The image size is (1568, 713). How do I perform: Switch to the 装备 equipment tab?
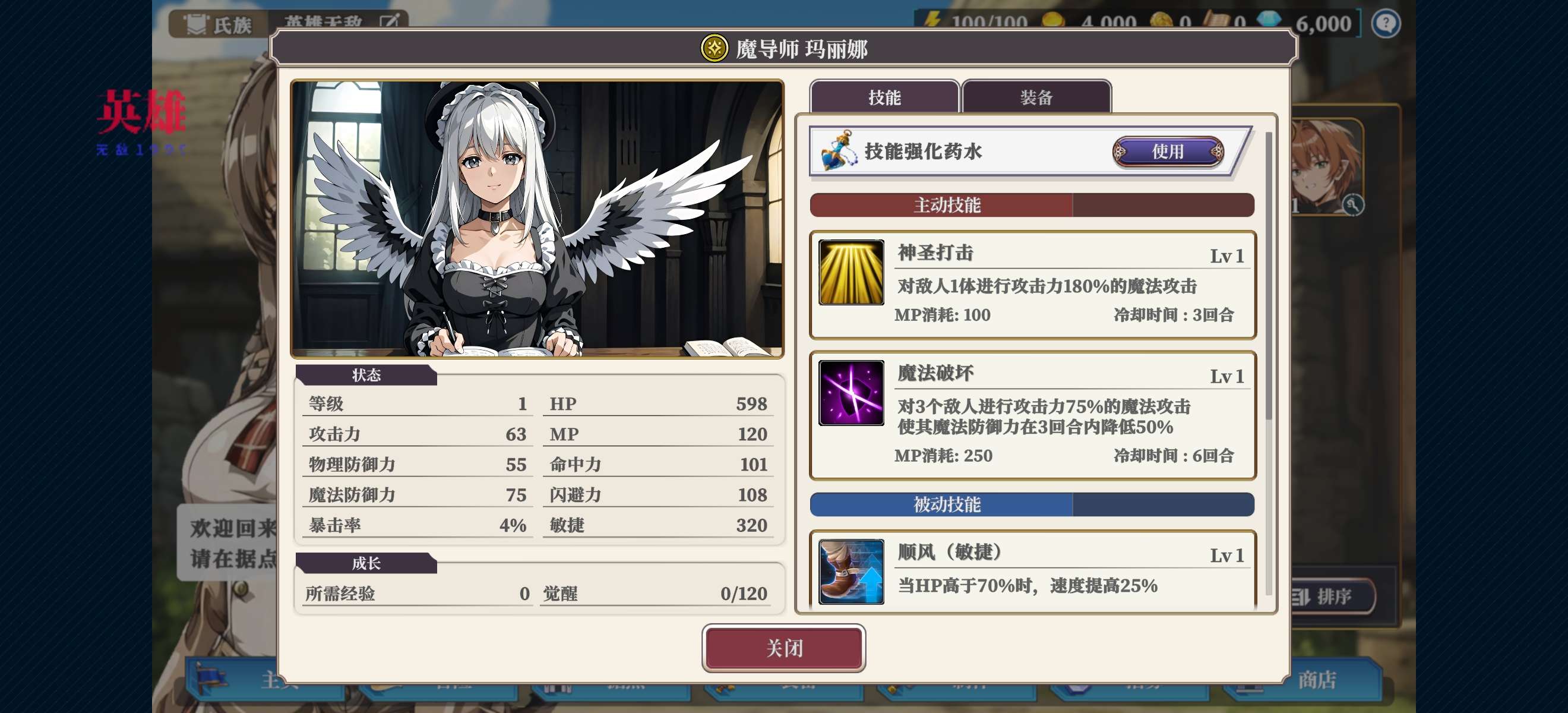coord(1036,97)
